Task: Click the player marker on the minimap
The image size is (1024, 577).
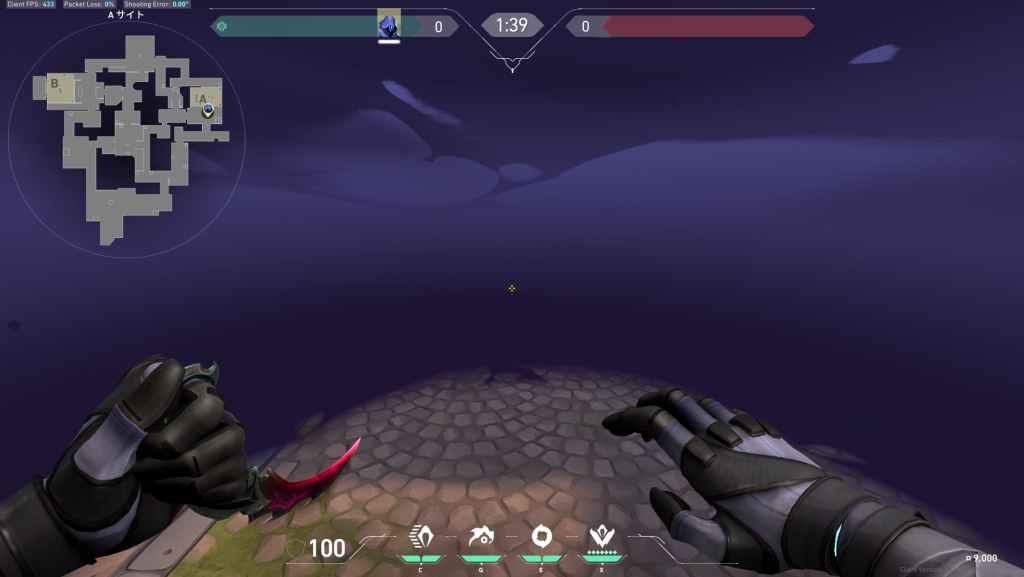Action: 207,109
